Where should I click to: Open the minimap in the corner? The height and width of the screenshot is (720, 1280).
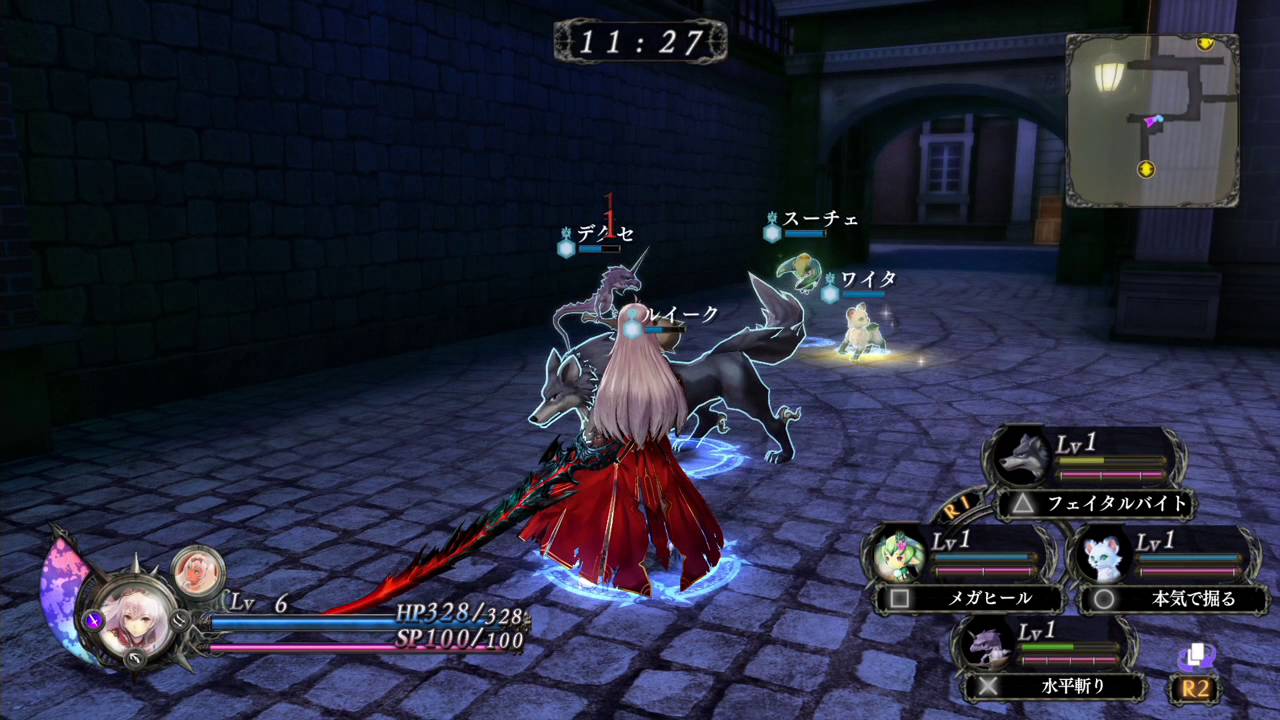tap(1152, 120)
